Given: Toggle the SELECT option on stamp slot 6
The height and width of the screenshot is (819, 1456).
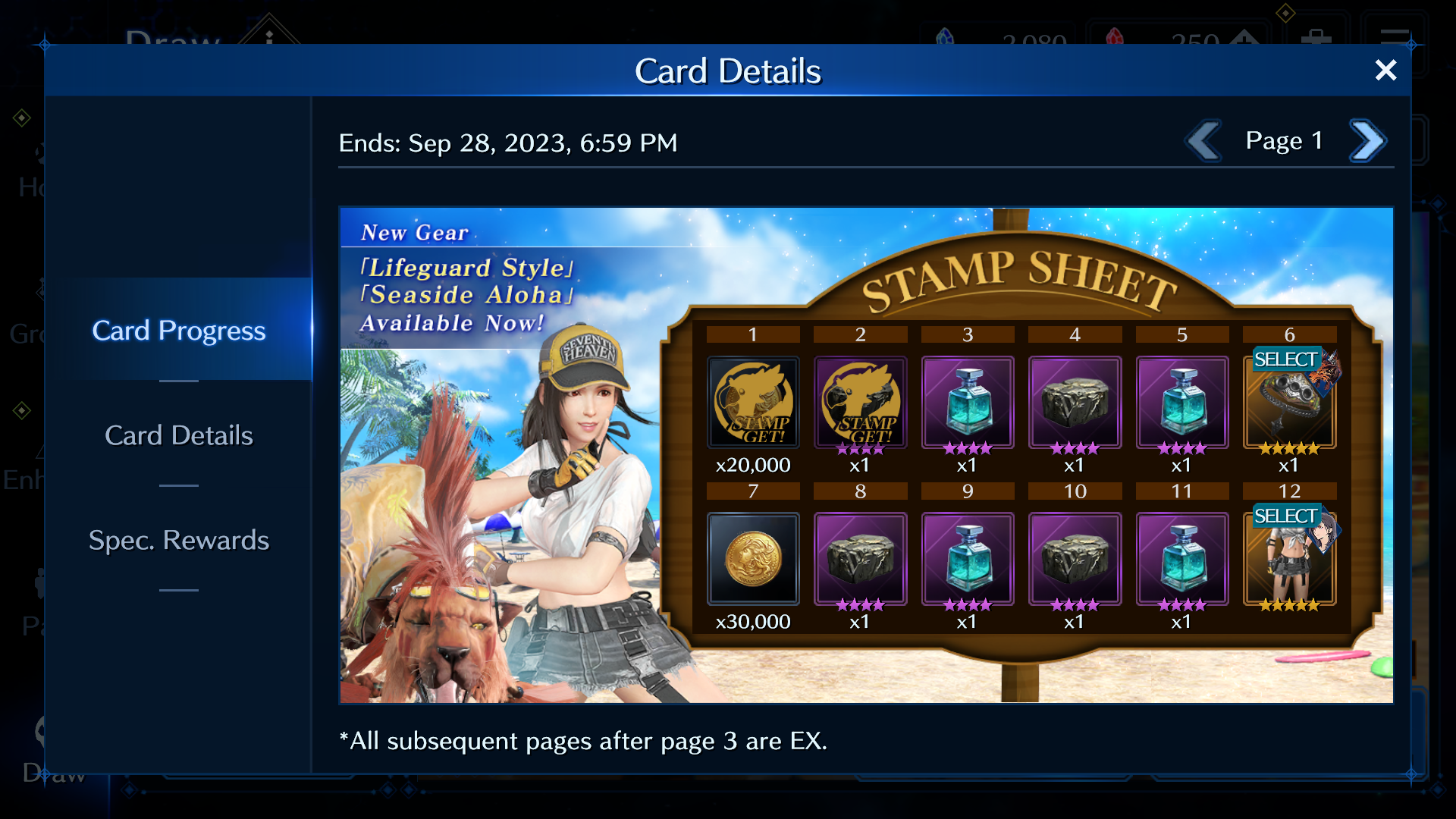Looking at the screenshot, I should pyautogui.click(x=1287, y=359).
